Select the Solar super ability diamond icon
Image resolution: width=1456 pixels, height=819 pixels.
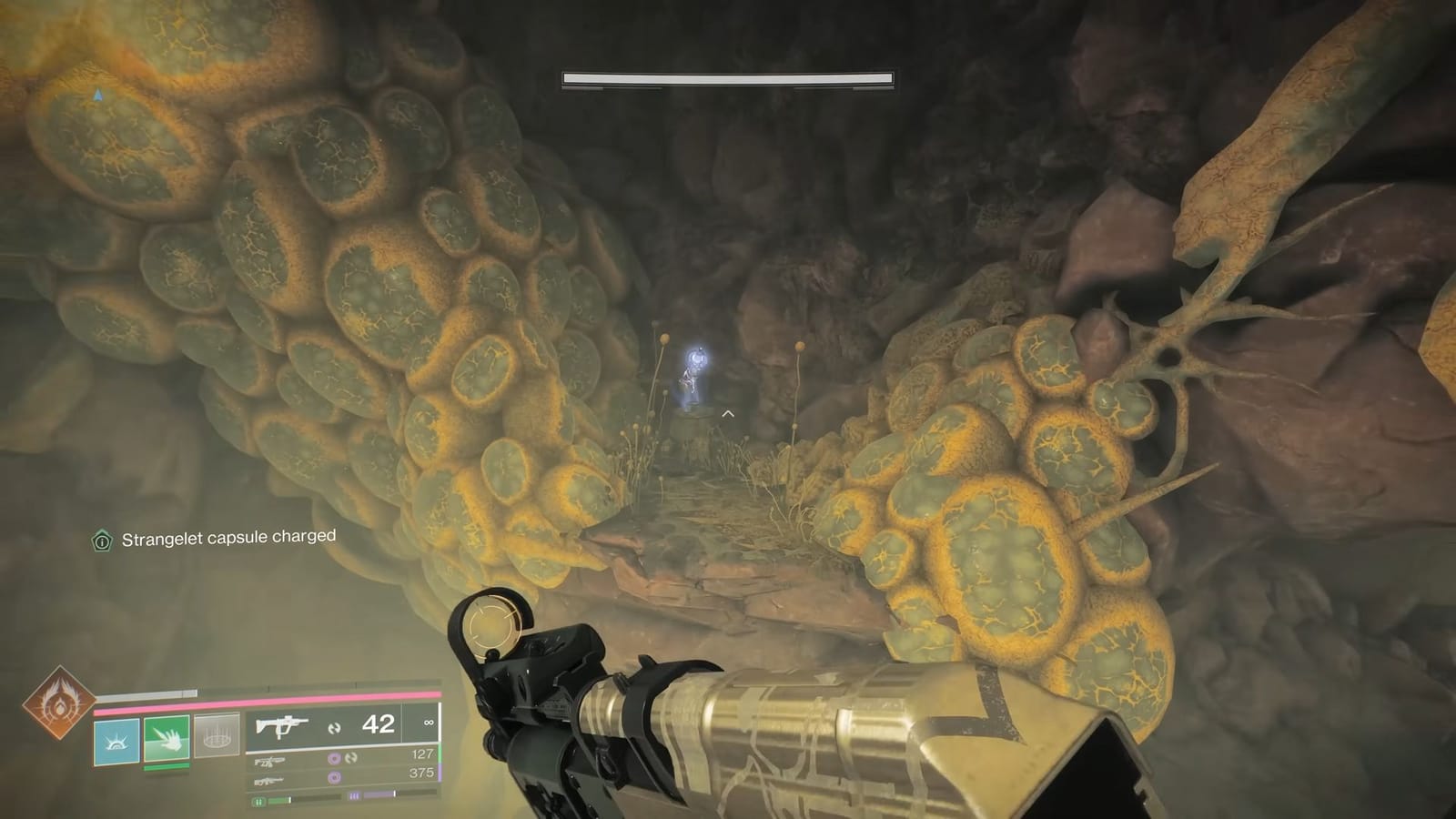(x=60, y=704)
